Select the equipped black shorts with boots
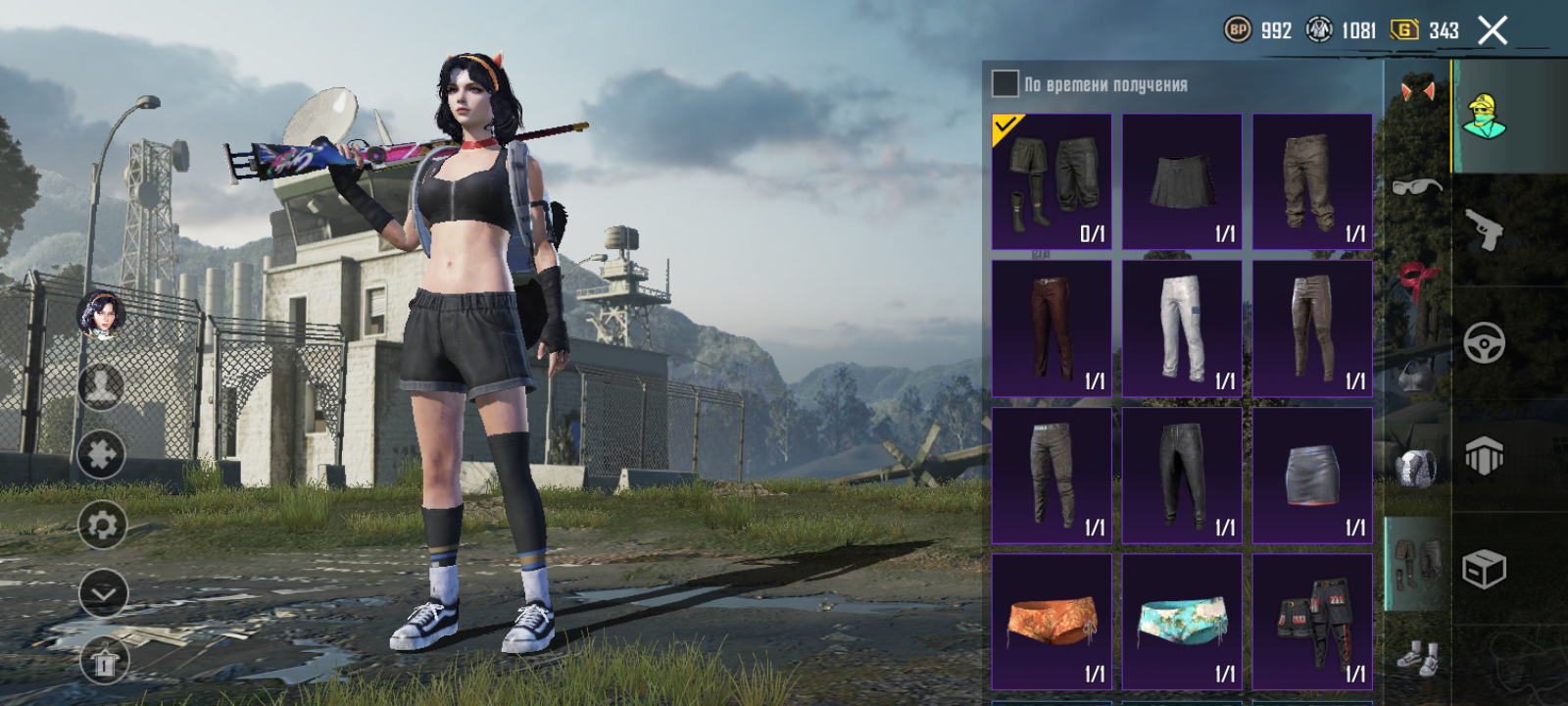The height and width of the screenshot is (706, 1568). (x=1052, y=181)
